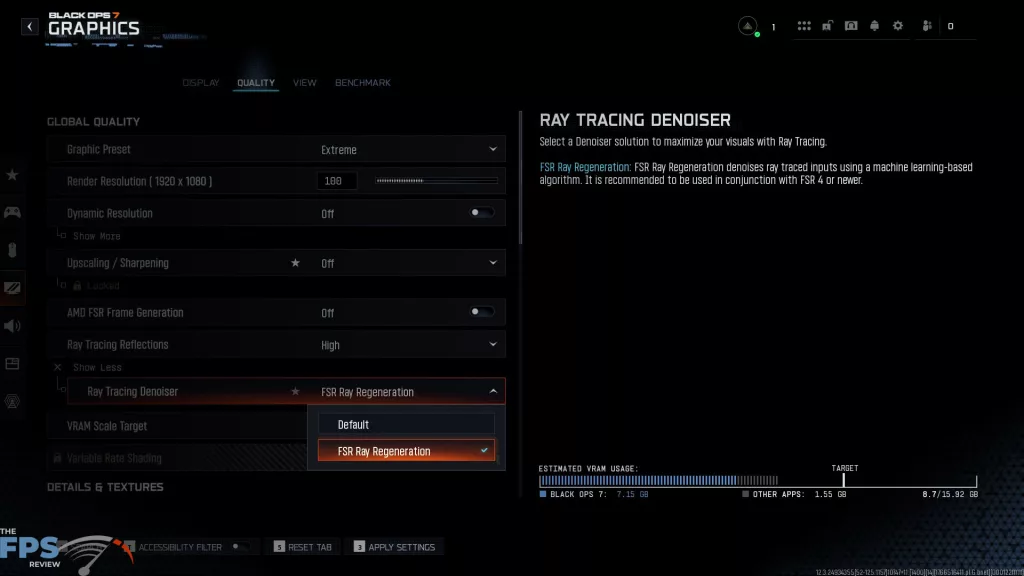Enable AMD FSR Frame Generation toggle
This screenshot has width=1024, height=576.
tap(482, 312)
